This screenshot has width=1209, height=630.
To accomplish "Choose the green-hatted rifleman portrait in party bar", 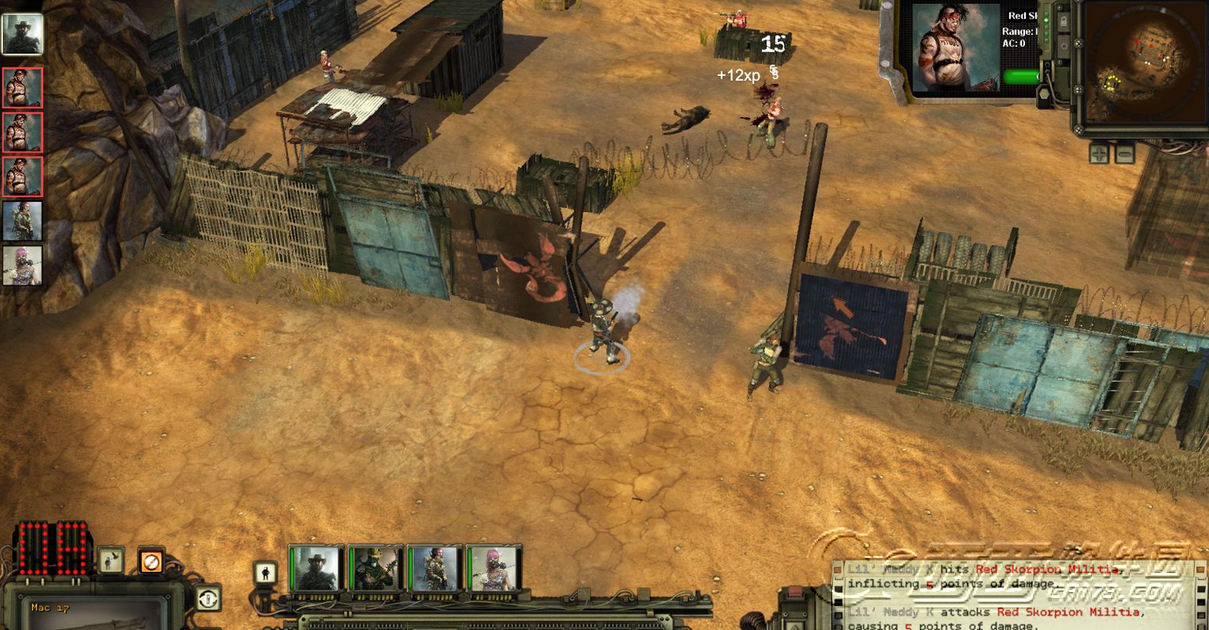I will pos(376,569).
